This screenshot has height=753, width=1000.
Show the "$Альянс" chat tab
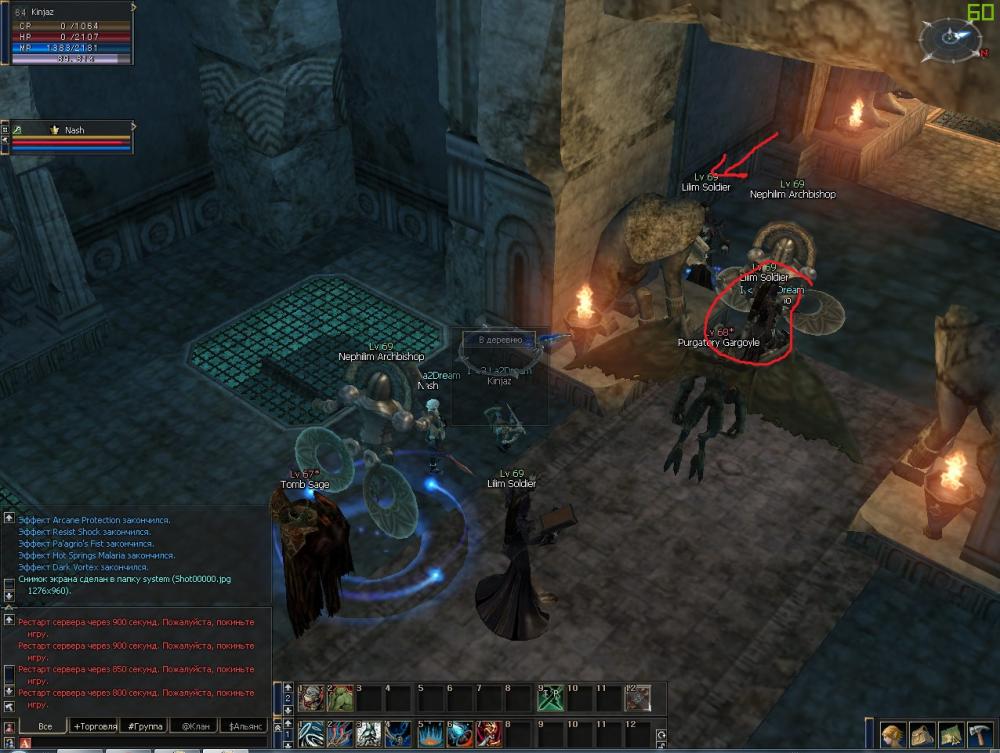246,726
